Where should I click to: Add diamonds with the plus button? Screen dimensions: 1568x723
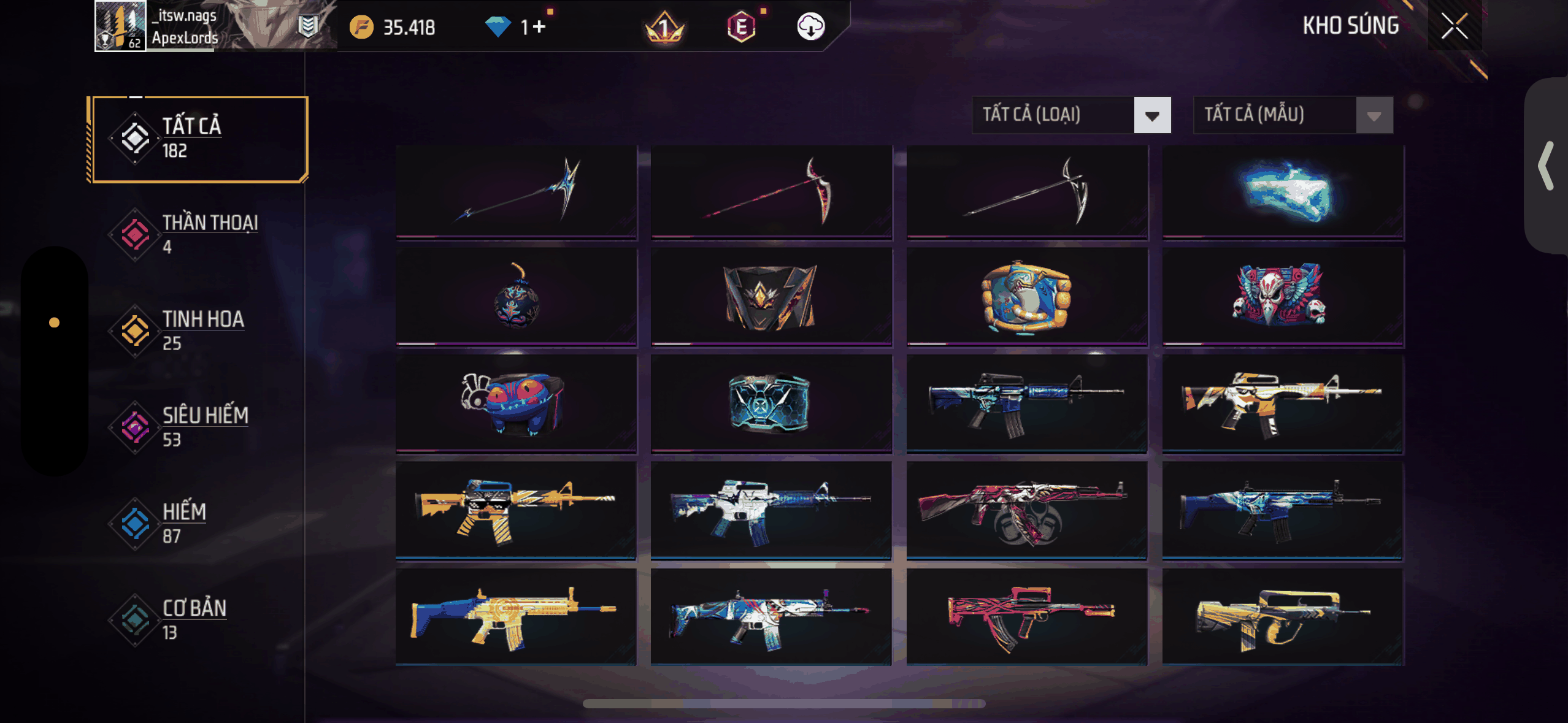[x=539, y=27]
